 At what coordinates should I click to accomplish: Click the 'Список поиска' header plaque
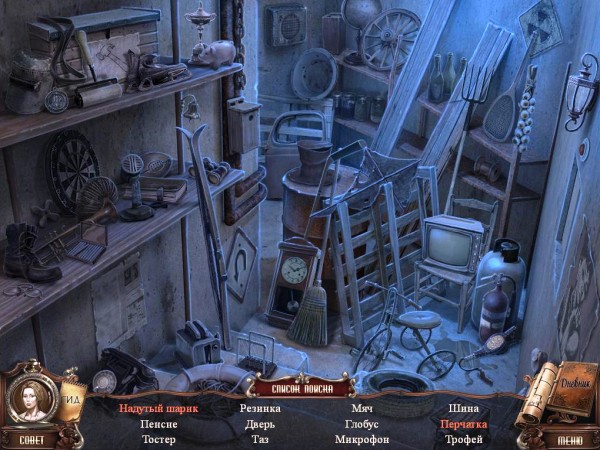tap(301, 388)
